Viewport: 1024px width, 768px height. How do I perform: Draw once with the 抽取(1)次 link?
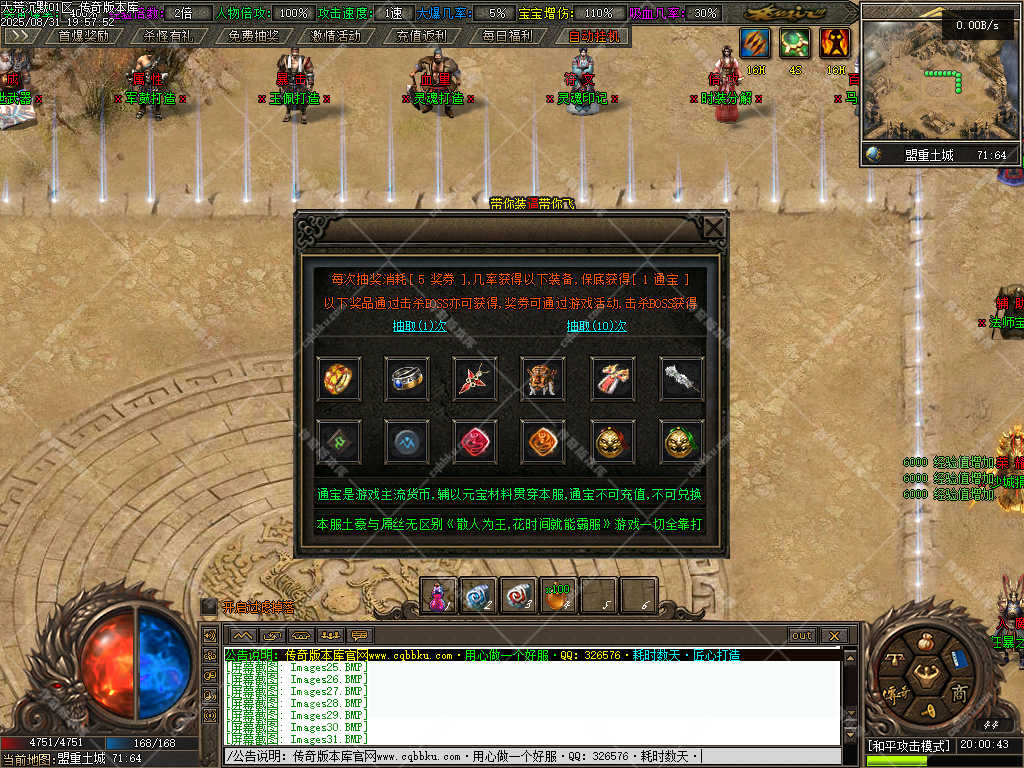pyautogui.click(x=419, y=326)
